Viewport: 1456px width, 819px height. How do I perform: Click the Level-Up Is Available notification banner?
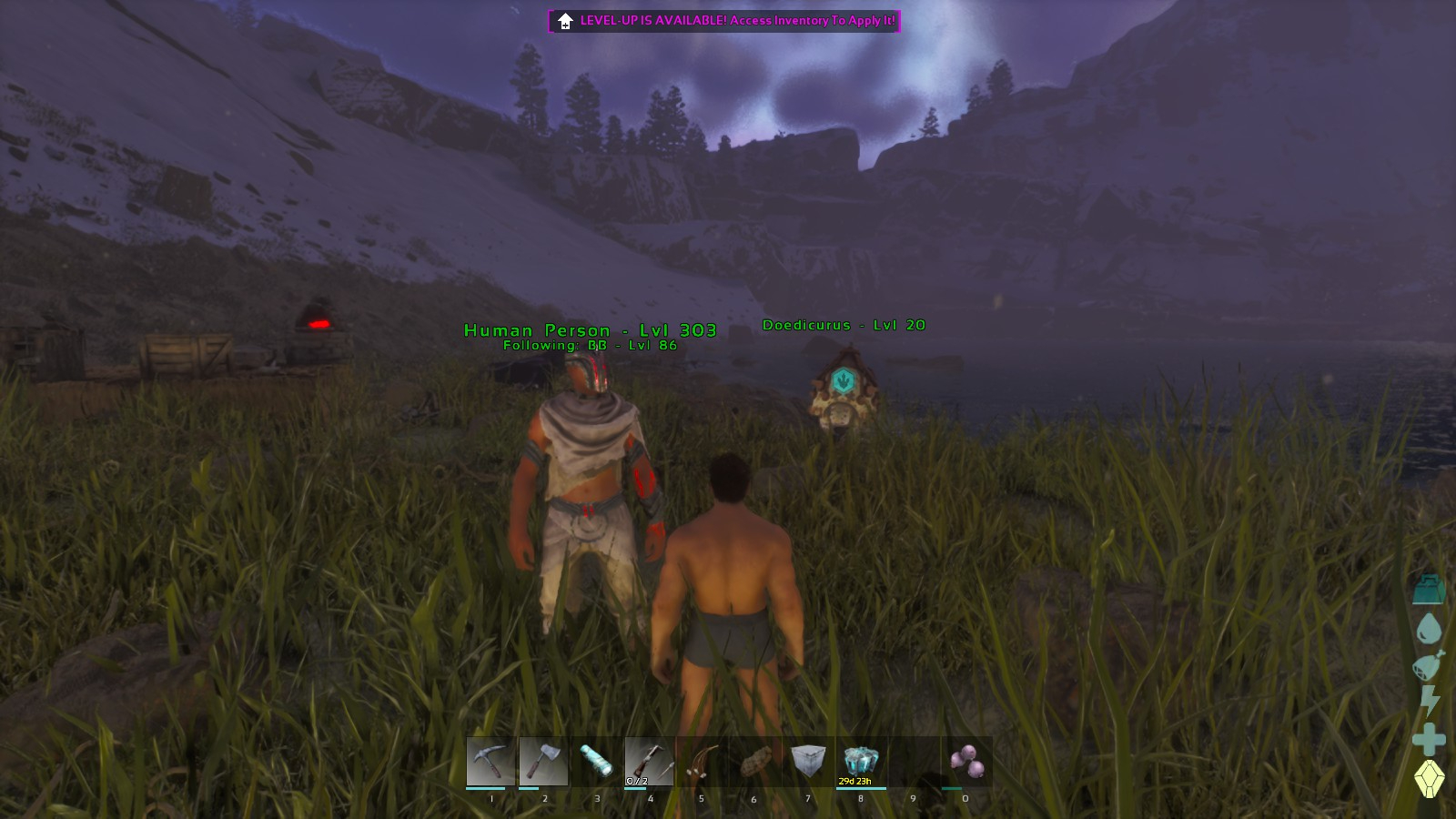[724, 21]
